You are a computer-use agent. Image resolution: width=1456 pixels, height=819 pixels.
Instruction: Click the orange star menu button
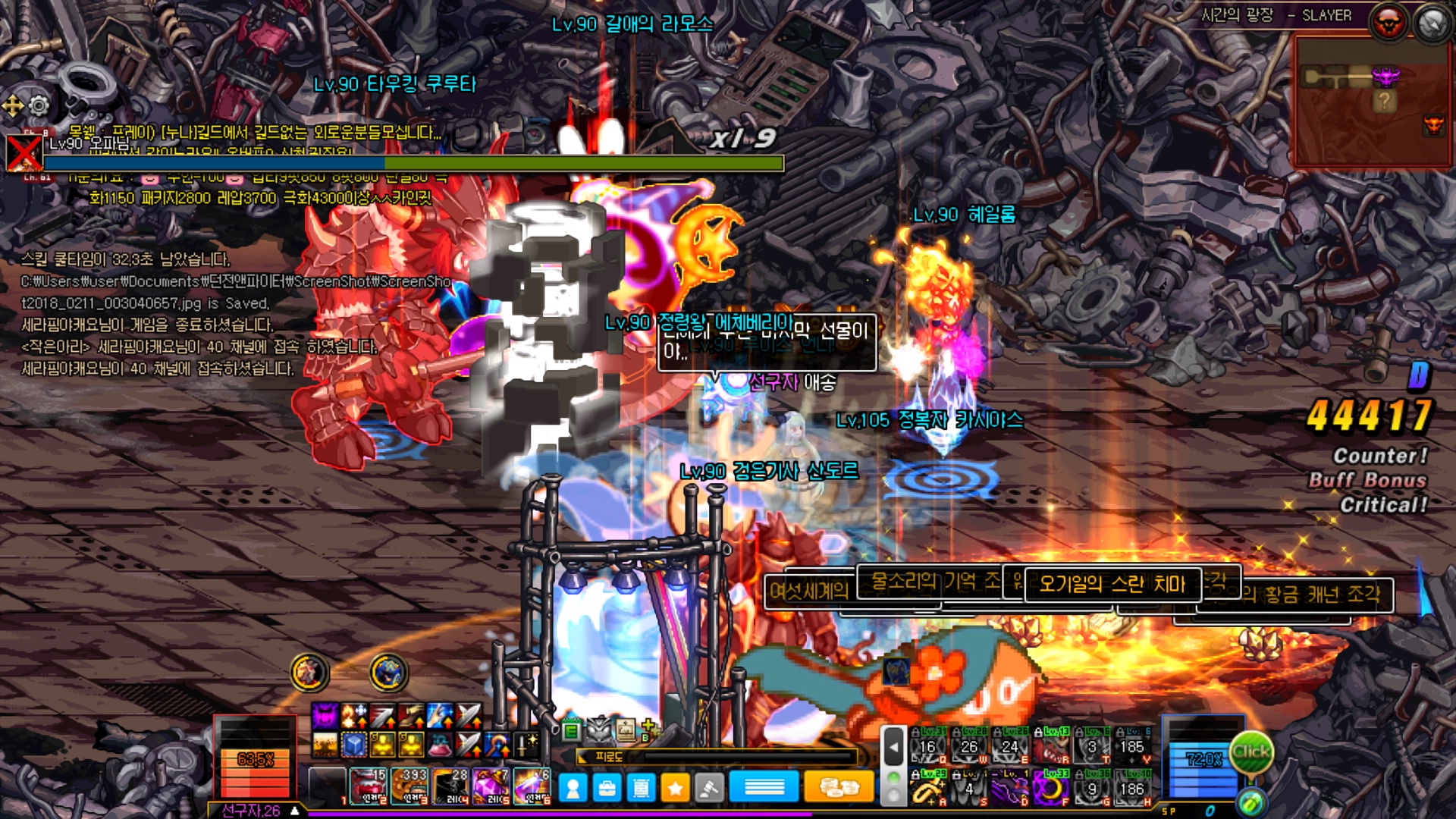pyautogui.click(x=675, y=789)
